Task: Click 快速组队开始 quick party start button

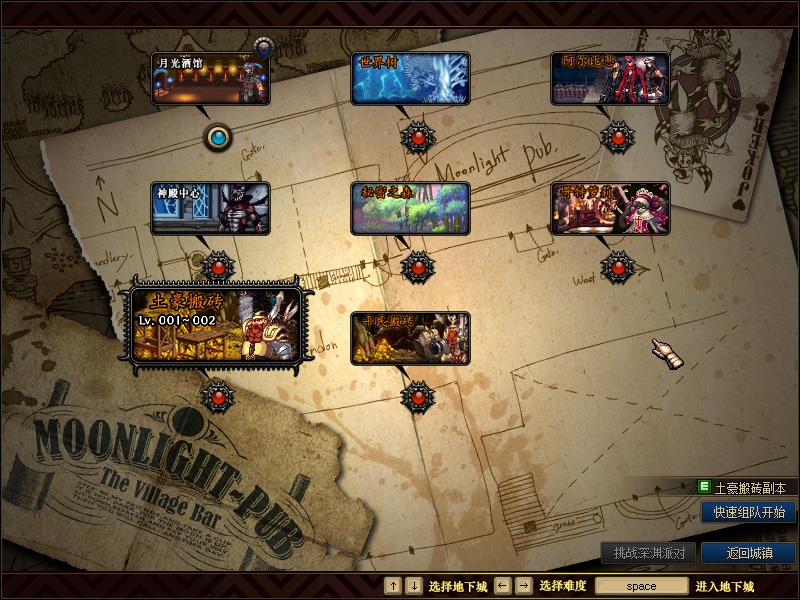Action: coord(748,512)
